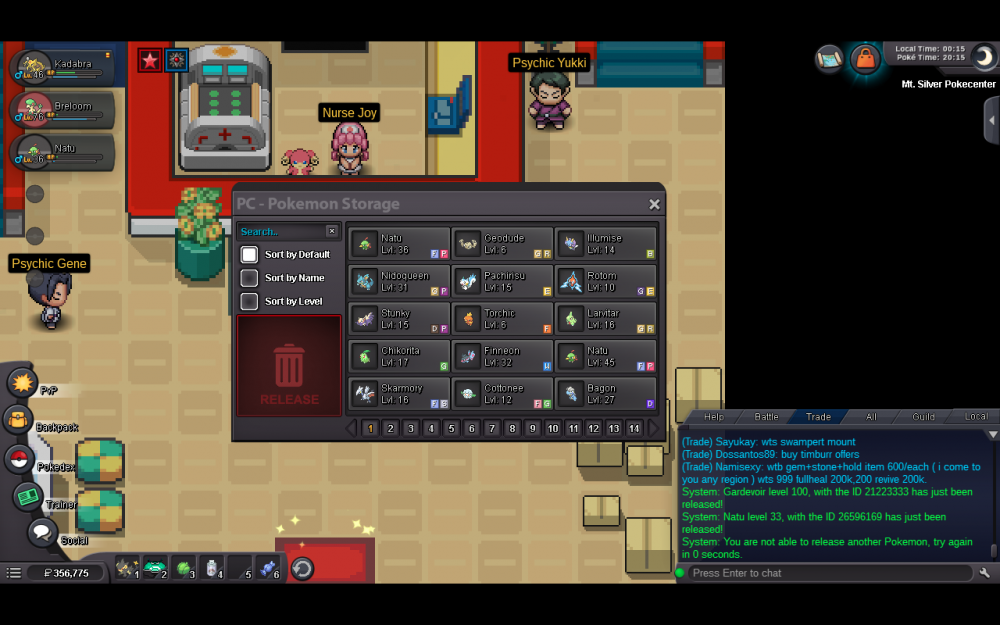Toggle Sort by Level checkbox

[250, 301]
